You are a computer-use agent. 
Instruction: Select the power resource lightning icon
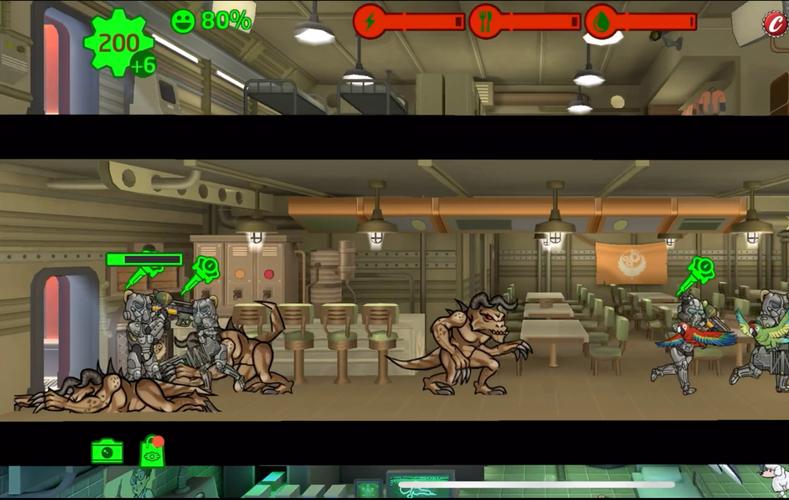(x=370, y=21)
